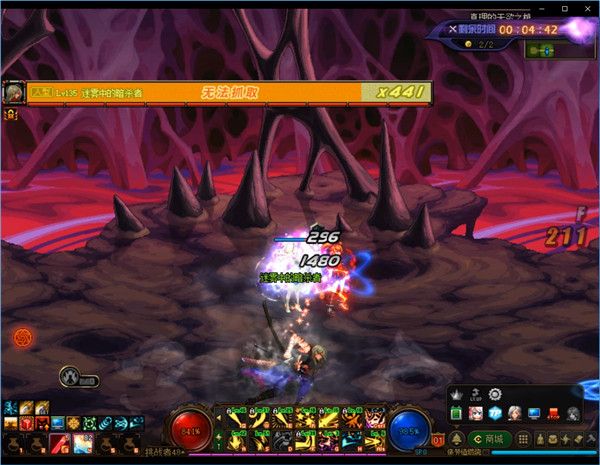This screenshot has width=600, height=465.
Task: Click the blue monitor icon
Action: click(533, 414)
